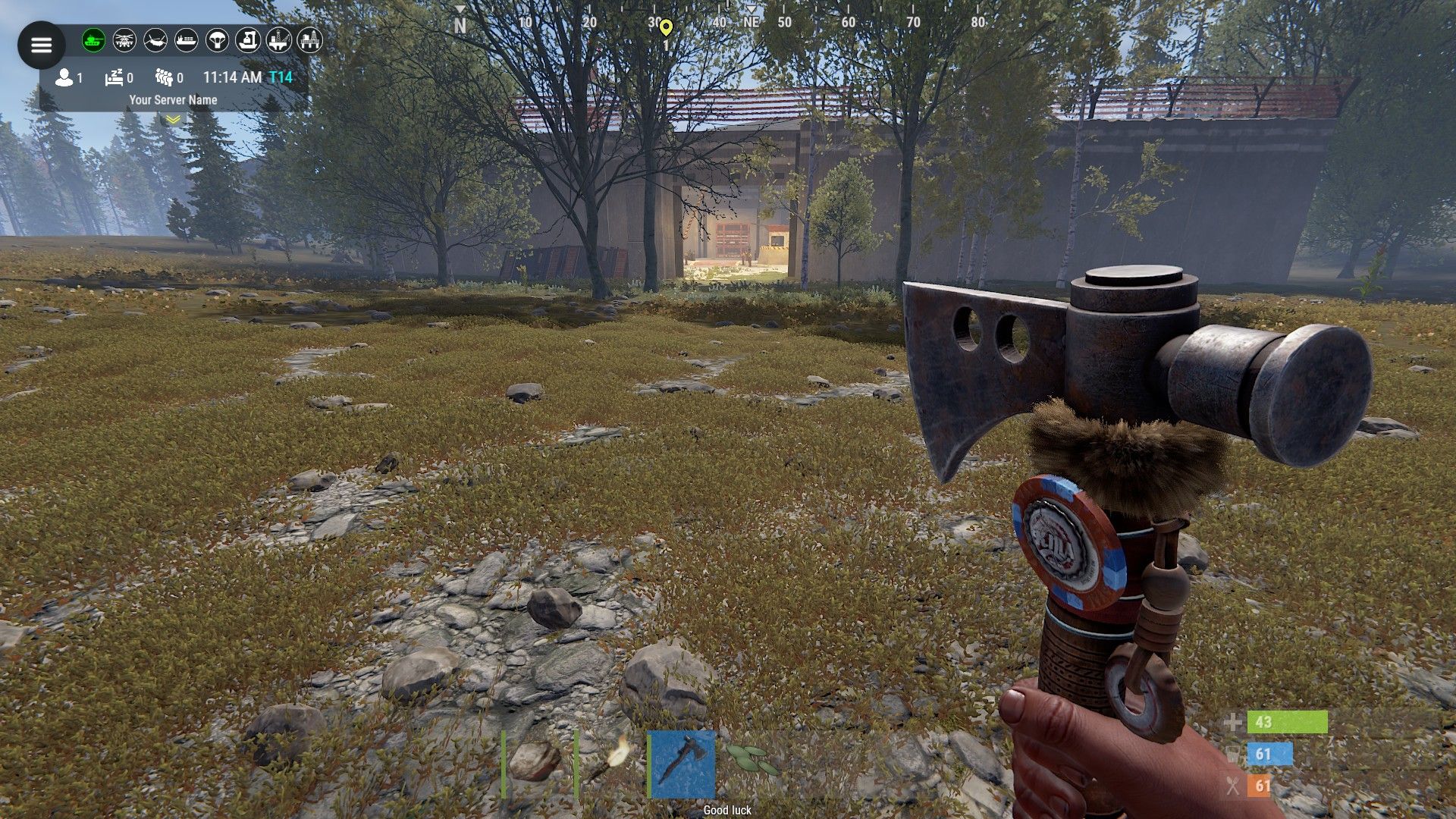Click the green tank event icon

click(x=94, y=40)
